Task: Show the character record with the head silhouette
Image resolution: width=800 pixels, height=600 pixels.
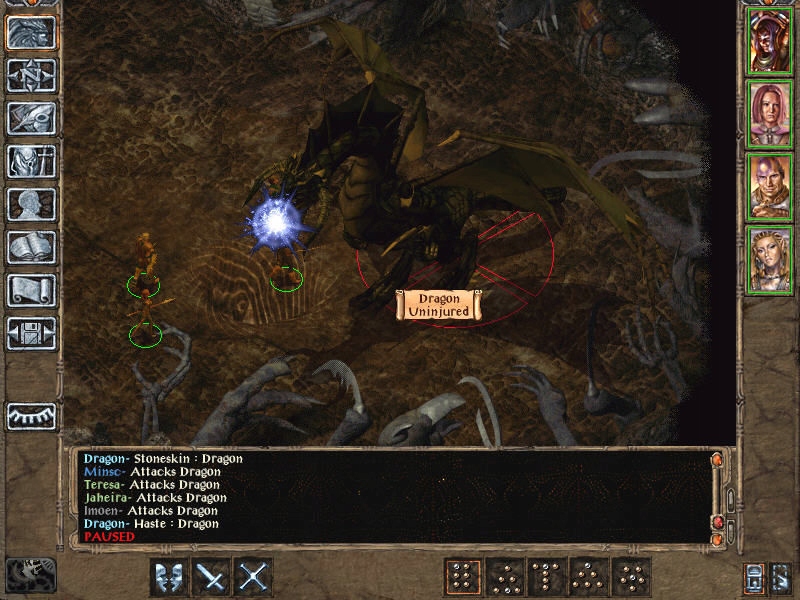Action: pyautogui.click(x=32, y=204)
